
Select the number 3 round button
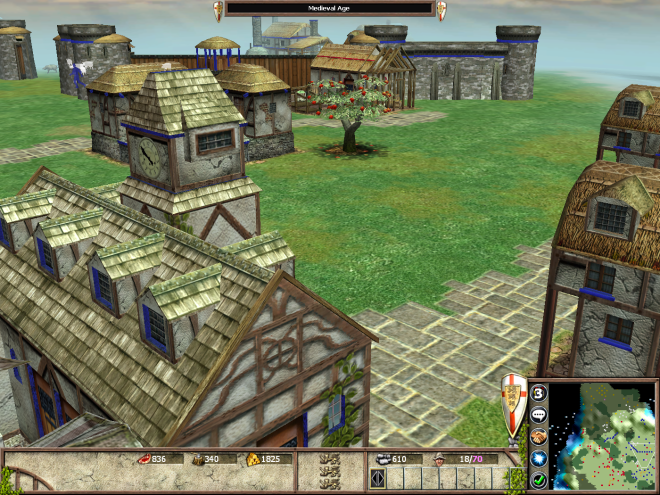pyautogui.click(x=538, y=393)
